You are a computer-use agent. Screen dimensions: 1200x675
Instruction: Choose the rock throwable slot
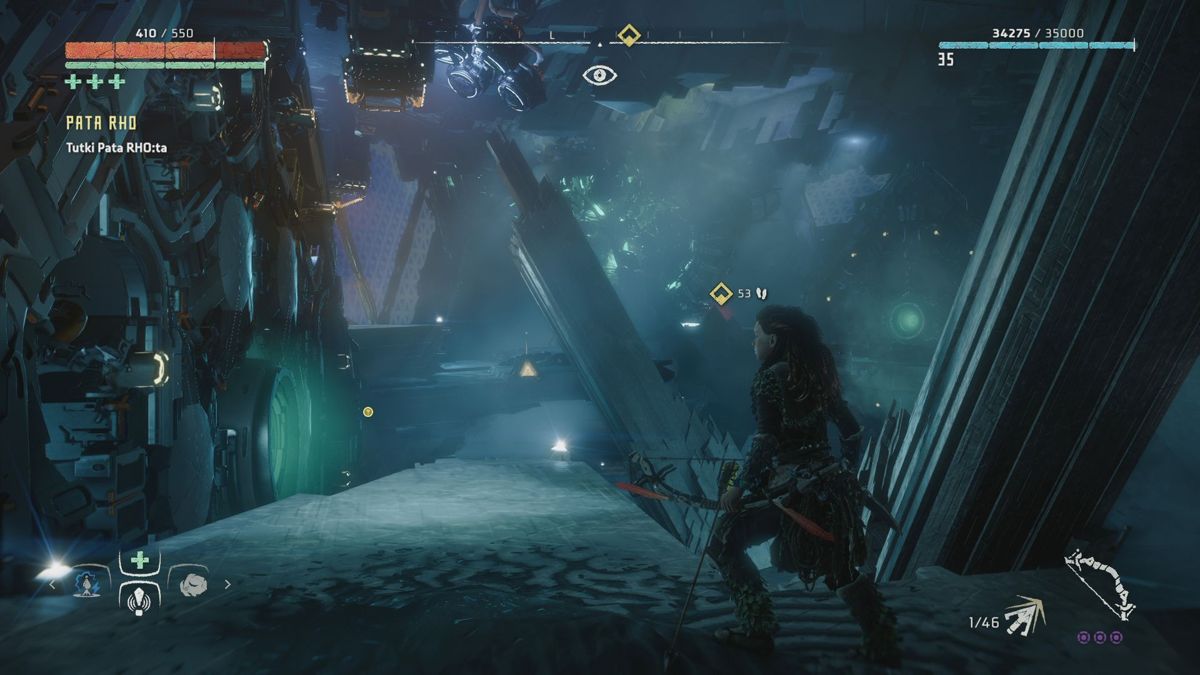pos(193,584)
